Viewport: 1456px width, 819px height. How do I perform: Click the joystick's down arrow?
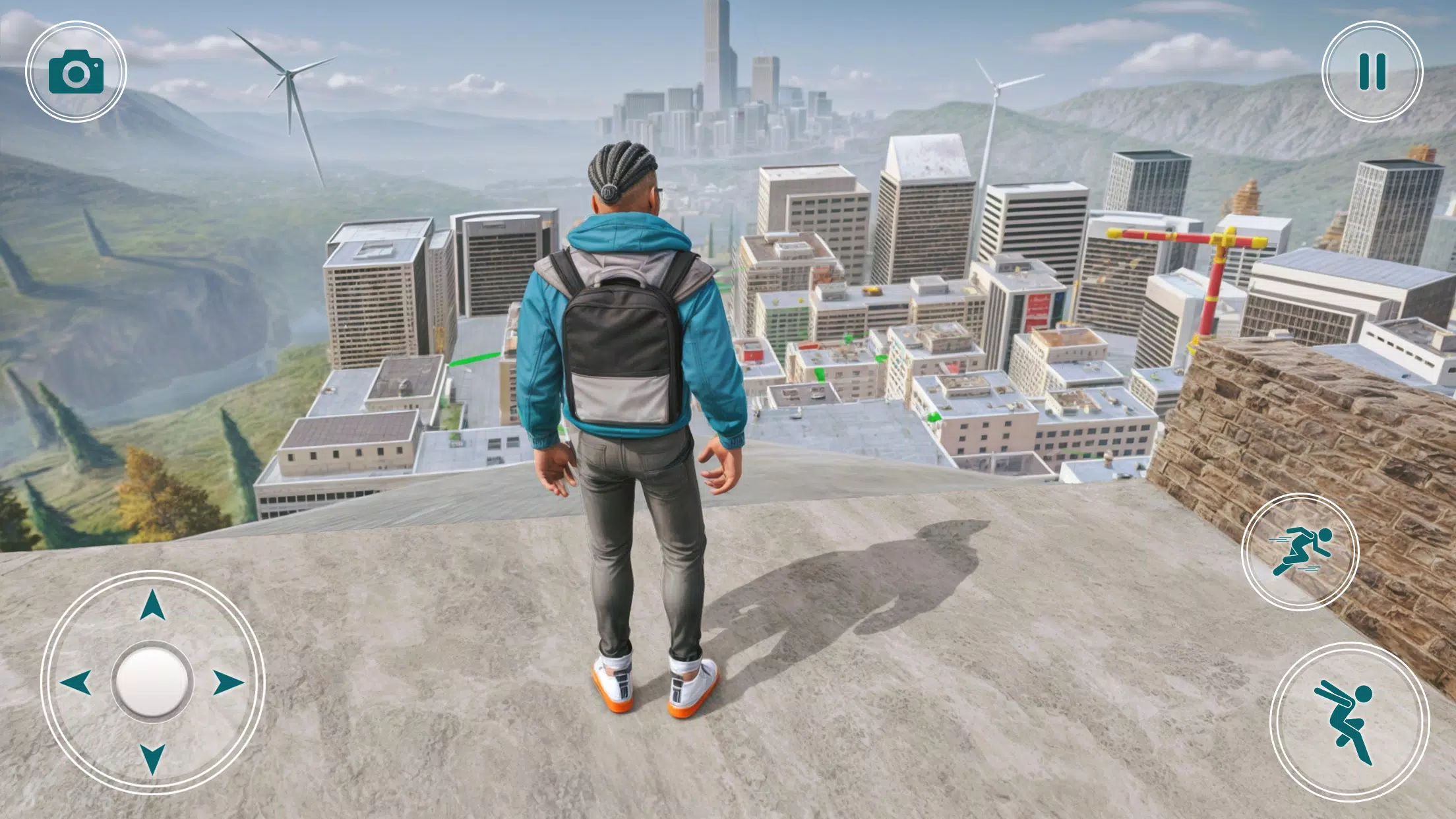[152, 758]
